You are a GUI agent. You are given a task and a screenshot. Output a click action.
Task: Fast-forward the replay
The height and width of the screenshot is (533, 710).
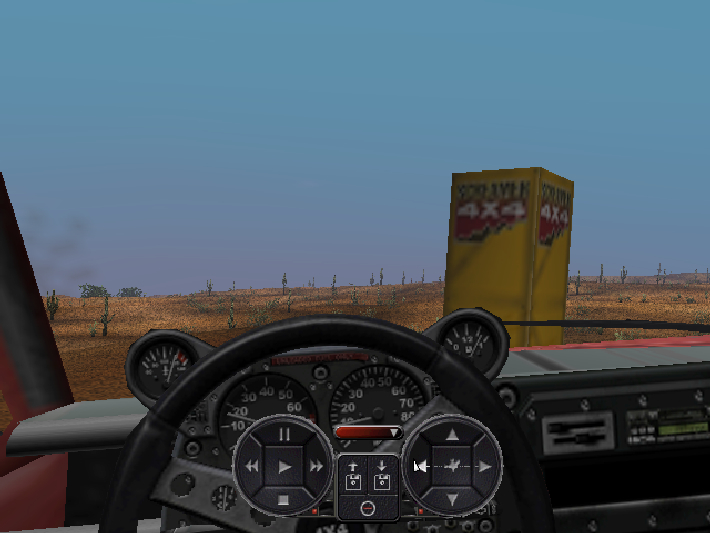tap(316, 467)
